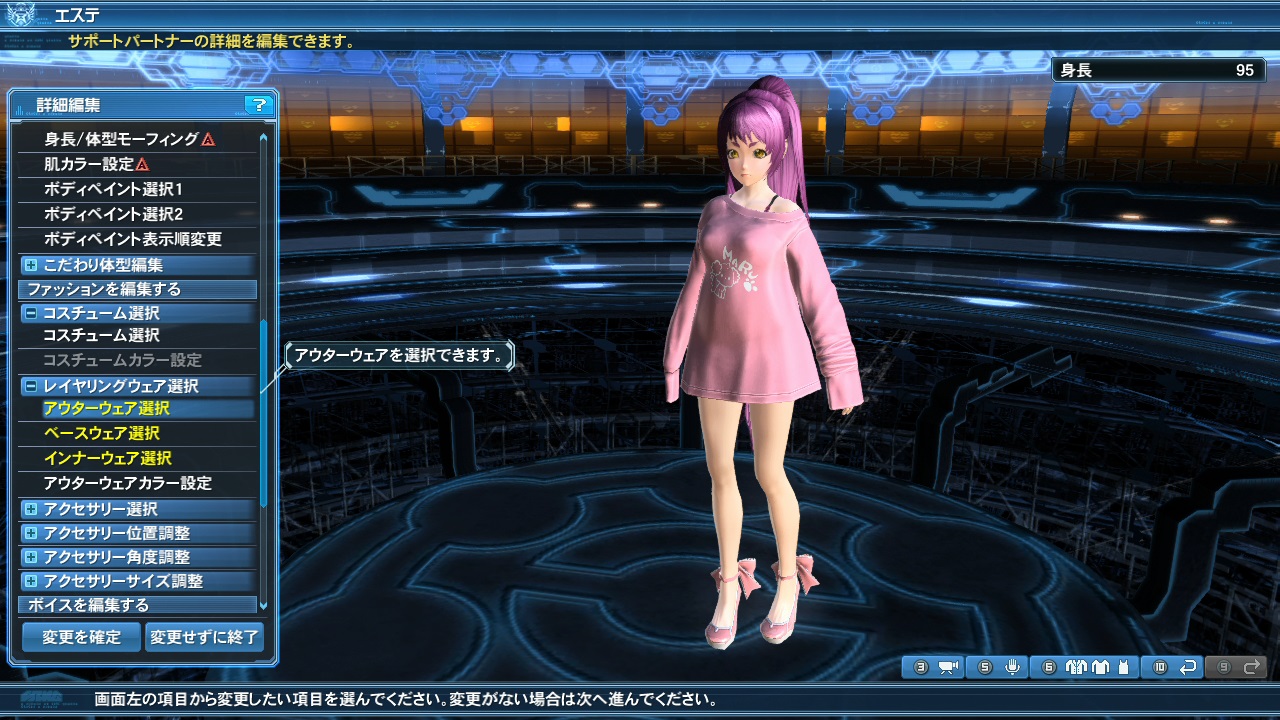The height and width of the screenshot is (720, 1280).
Task: Select the white コスチューム選択 entry
Action: coord(101,335)
